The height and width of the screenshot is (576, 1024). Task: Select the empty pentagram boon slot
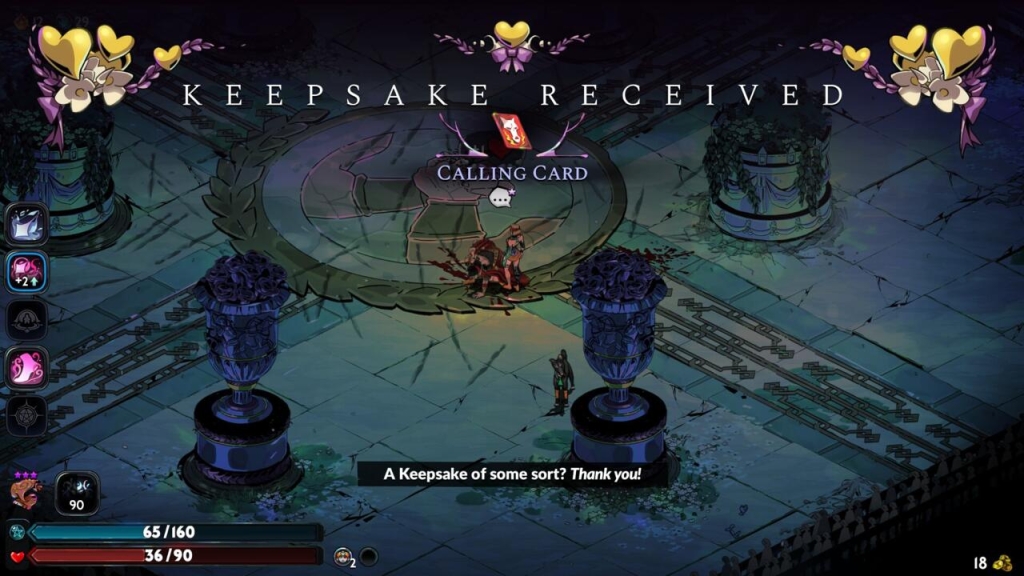pos(27,415)
